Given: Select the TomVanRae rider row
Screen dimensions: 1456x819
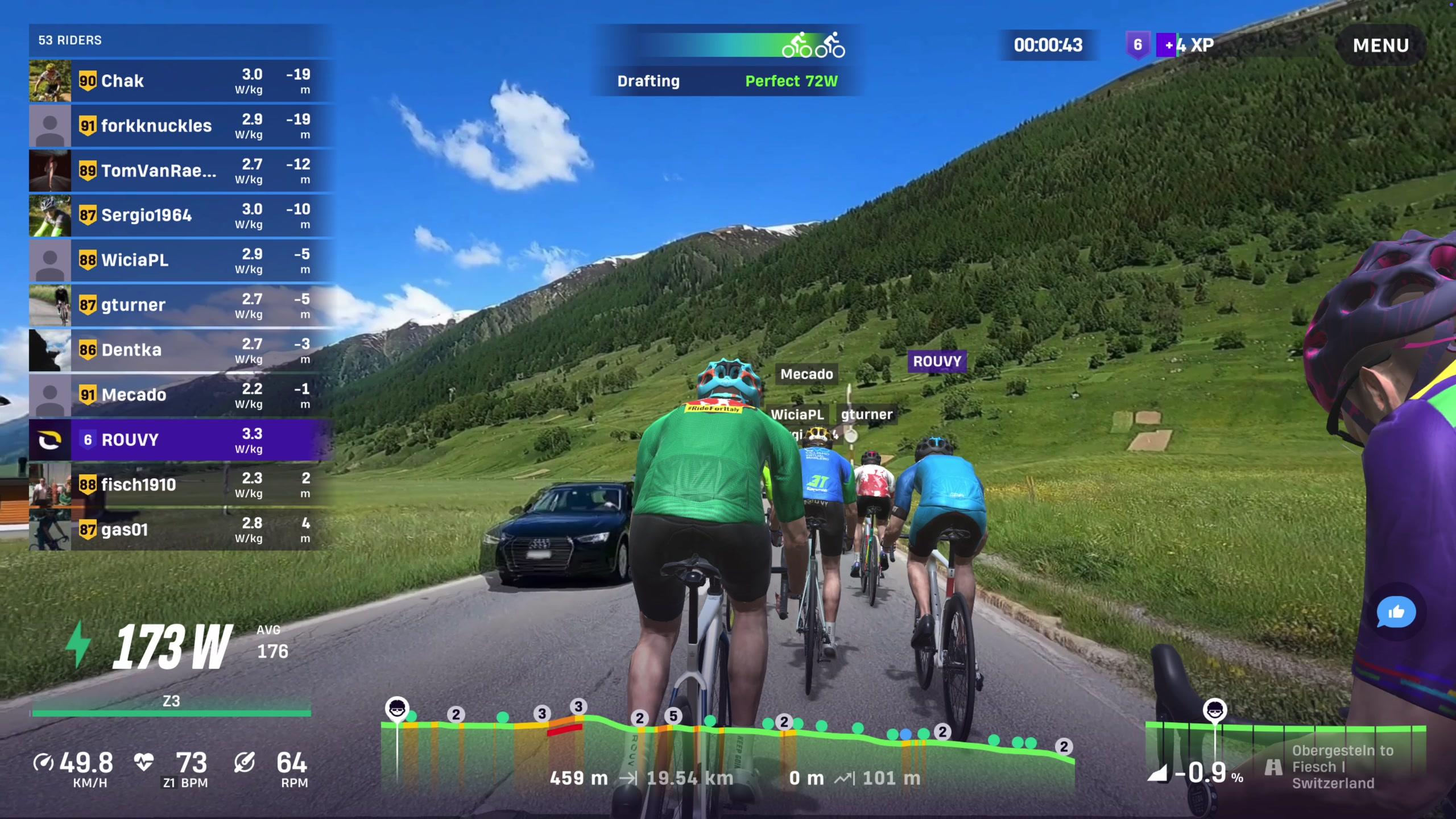Looking at the screenshot, I should point(181,171).
